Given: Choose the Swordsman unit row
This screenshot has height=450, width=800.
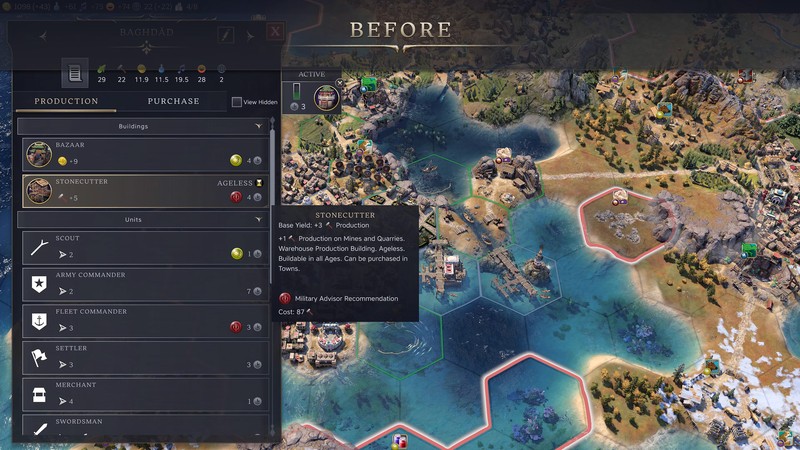Looking at the screenshot, I should [145, 427].
